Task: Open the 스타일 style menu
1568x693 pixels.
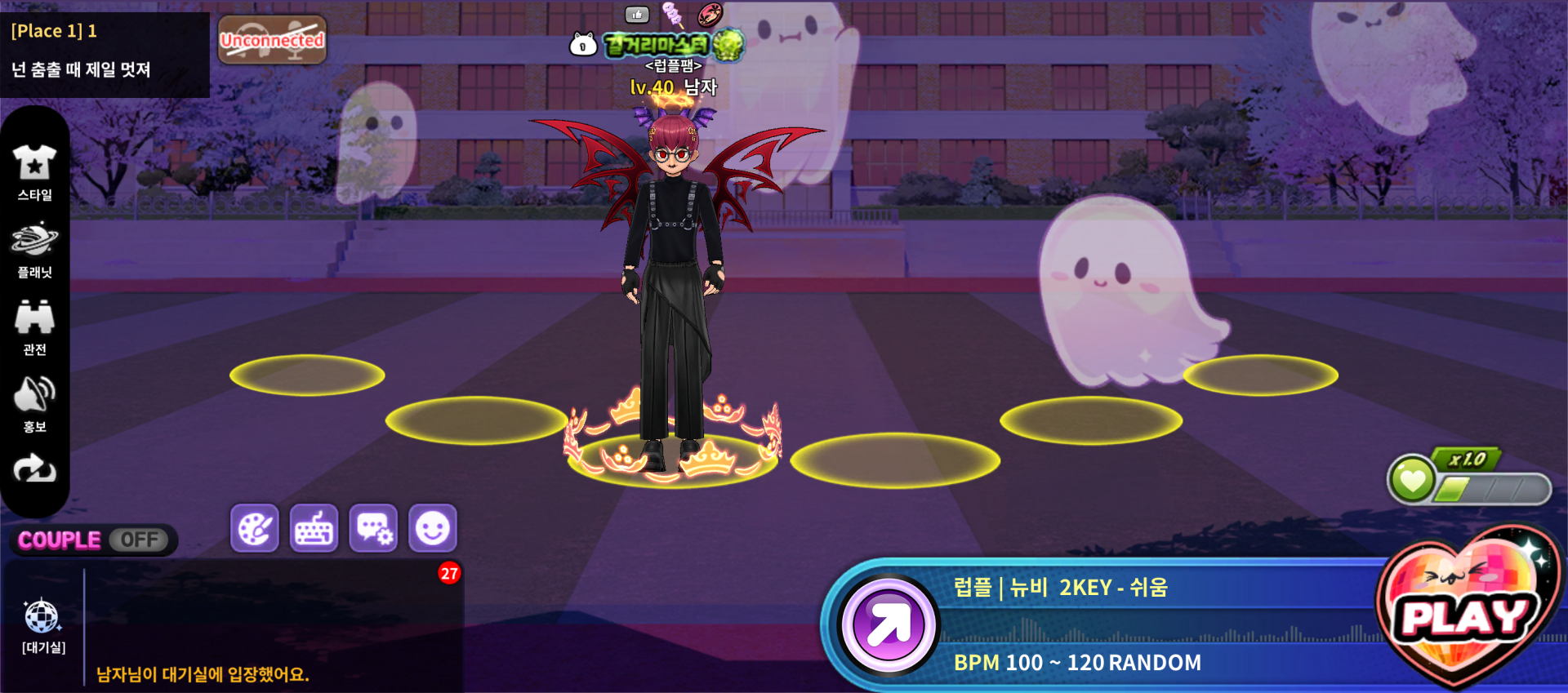Action: coord(34,171)
